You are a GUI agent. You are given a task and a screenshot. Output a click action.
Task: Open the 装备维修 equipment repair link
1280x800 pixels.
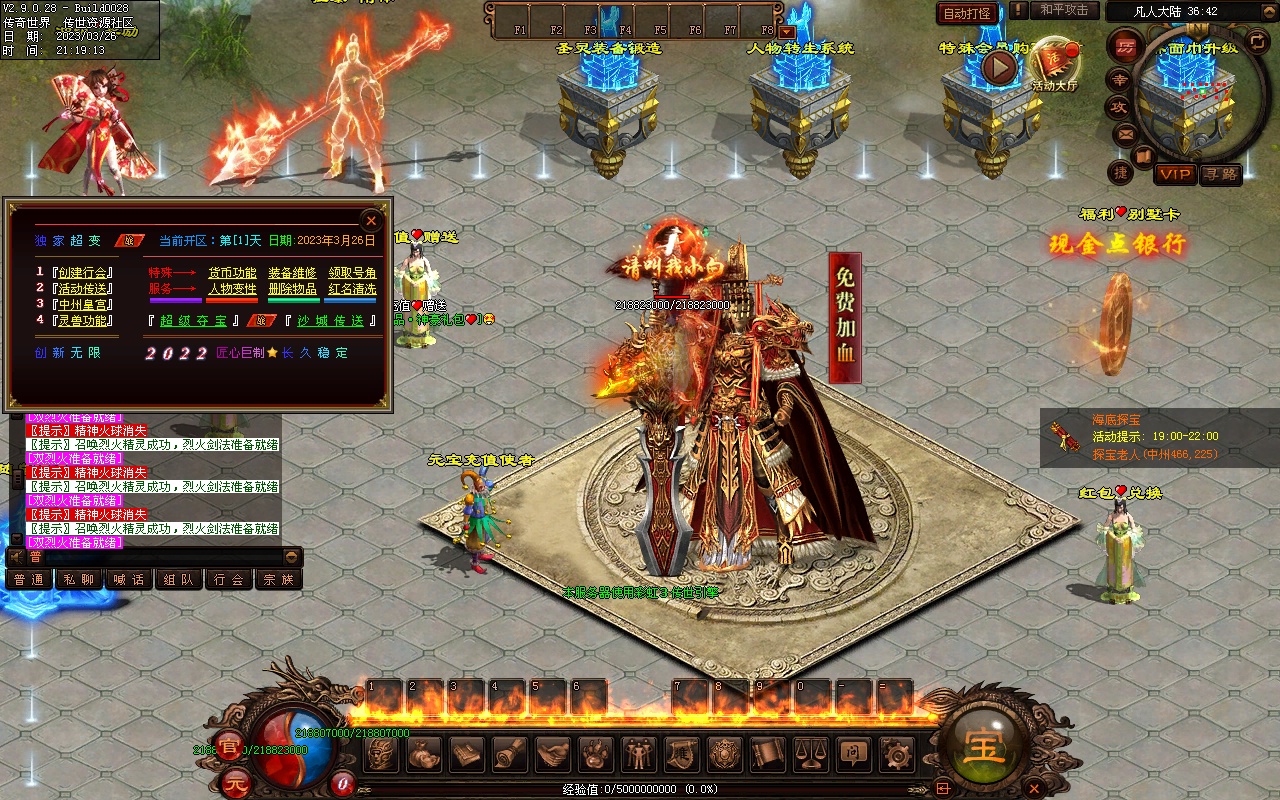292,273
